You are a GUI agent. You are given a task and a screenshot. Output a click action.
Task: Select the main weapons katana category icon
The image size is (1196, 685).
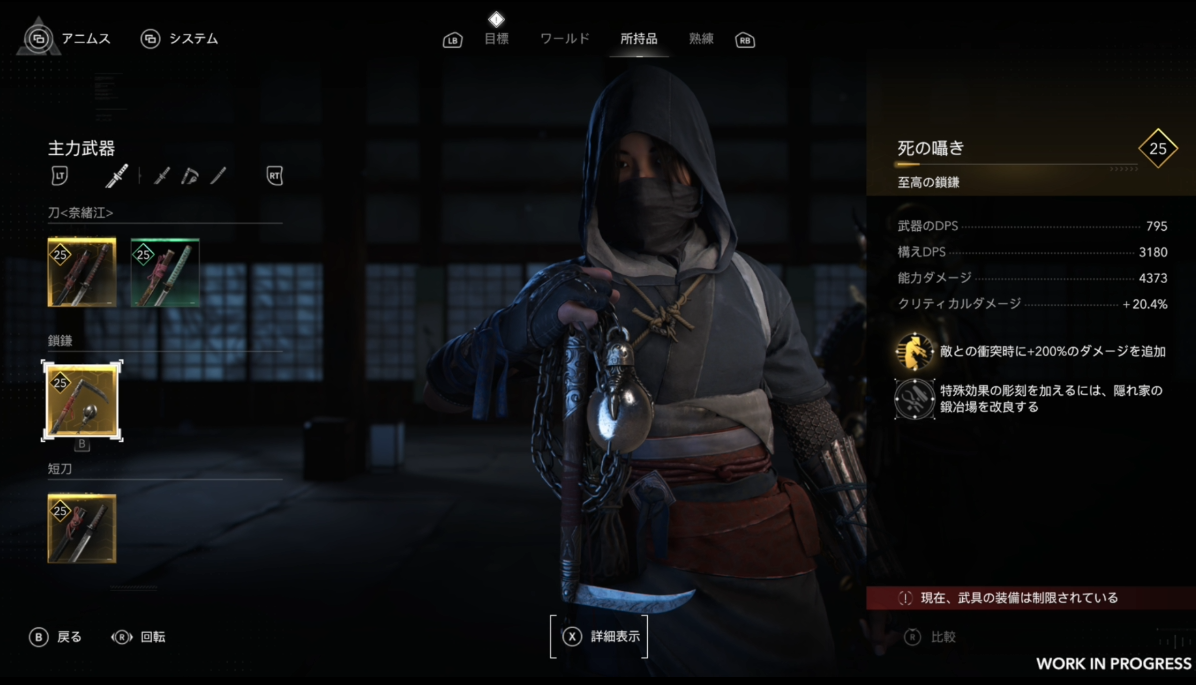point(117,176)
